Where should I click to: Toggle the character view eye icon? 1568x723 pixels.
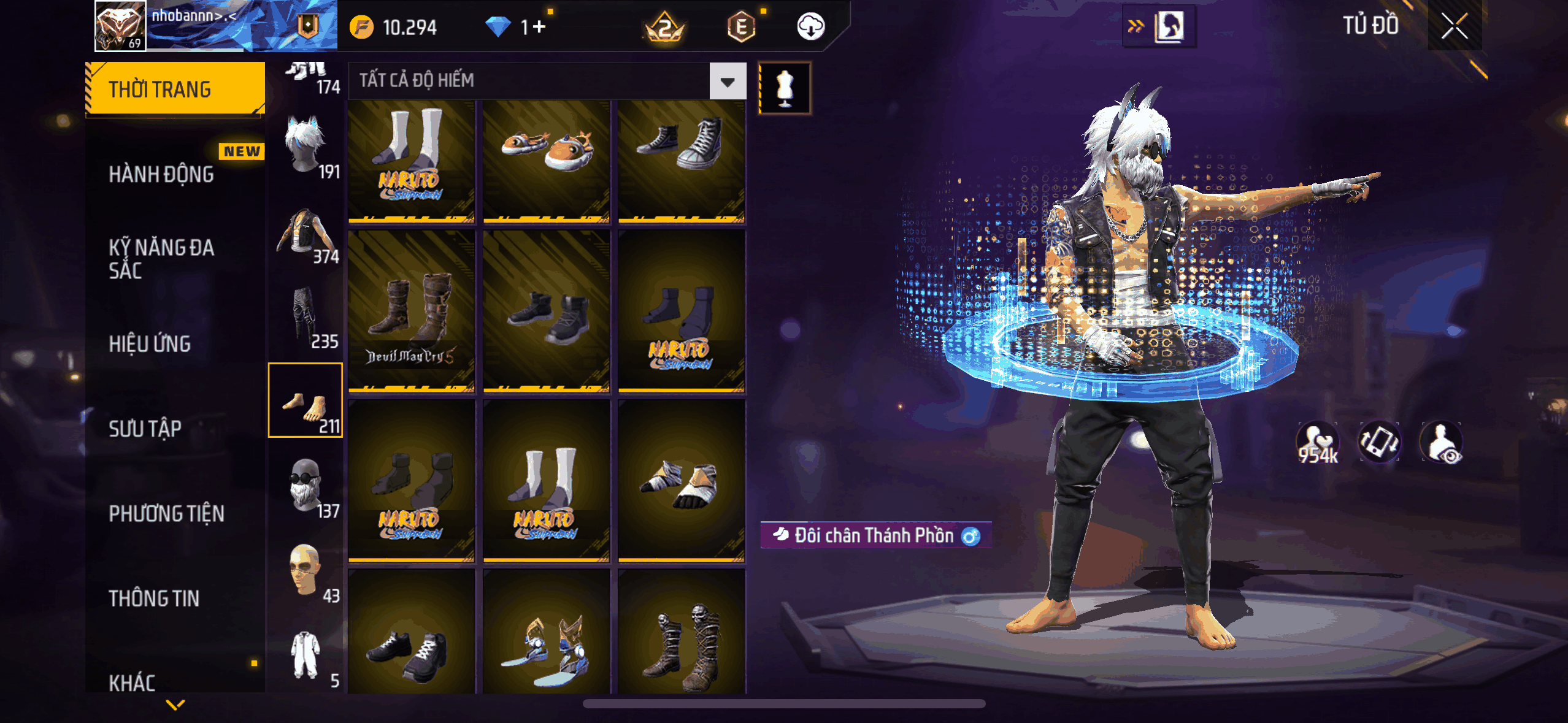tap(1442, 443)
